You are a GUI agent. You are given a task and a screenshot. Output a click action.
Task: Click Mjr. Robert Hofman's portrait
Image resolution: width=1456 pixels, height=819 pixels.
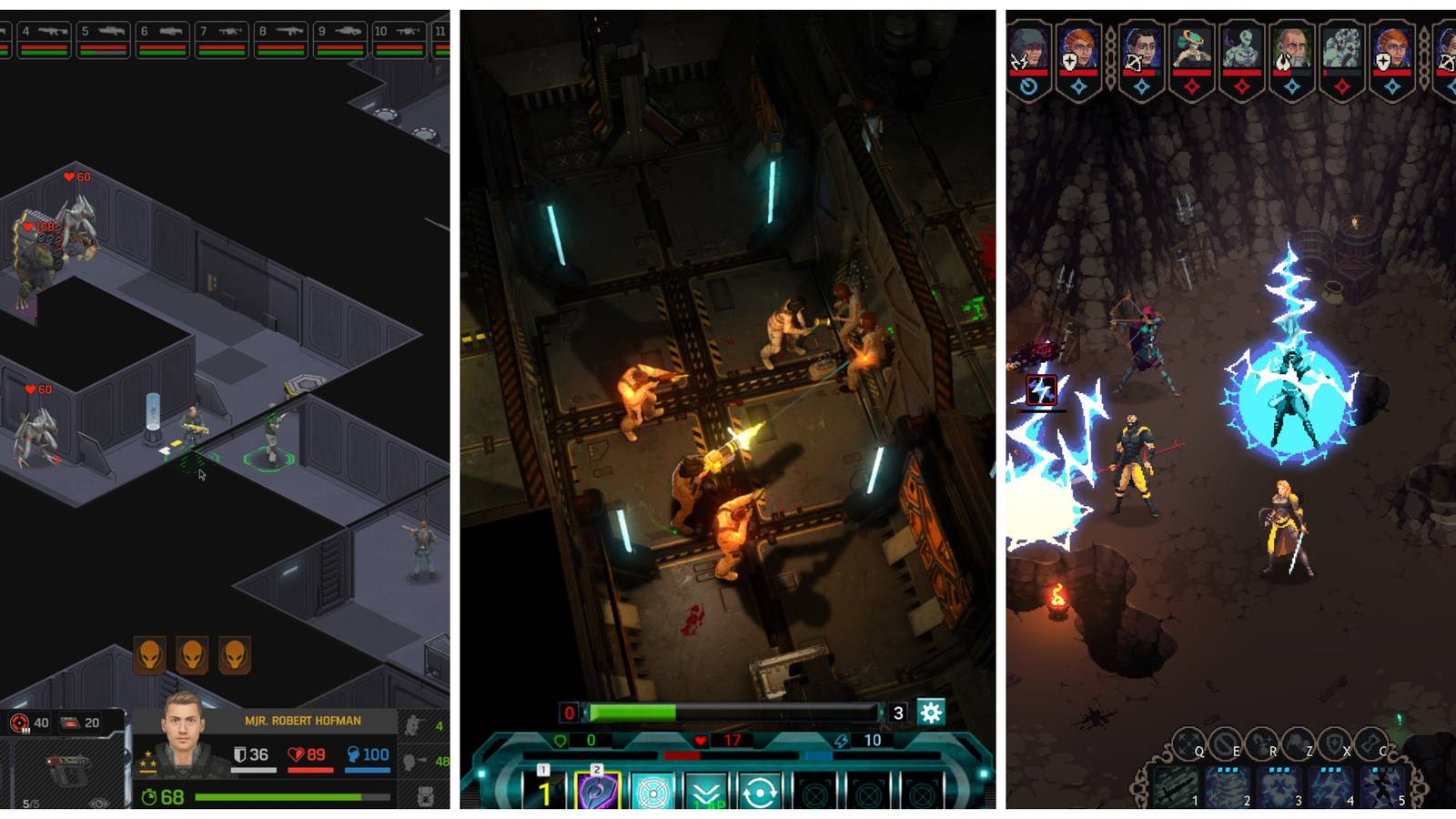(x=182, y=734)
